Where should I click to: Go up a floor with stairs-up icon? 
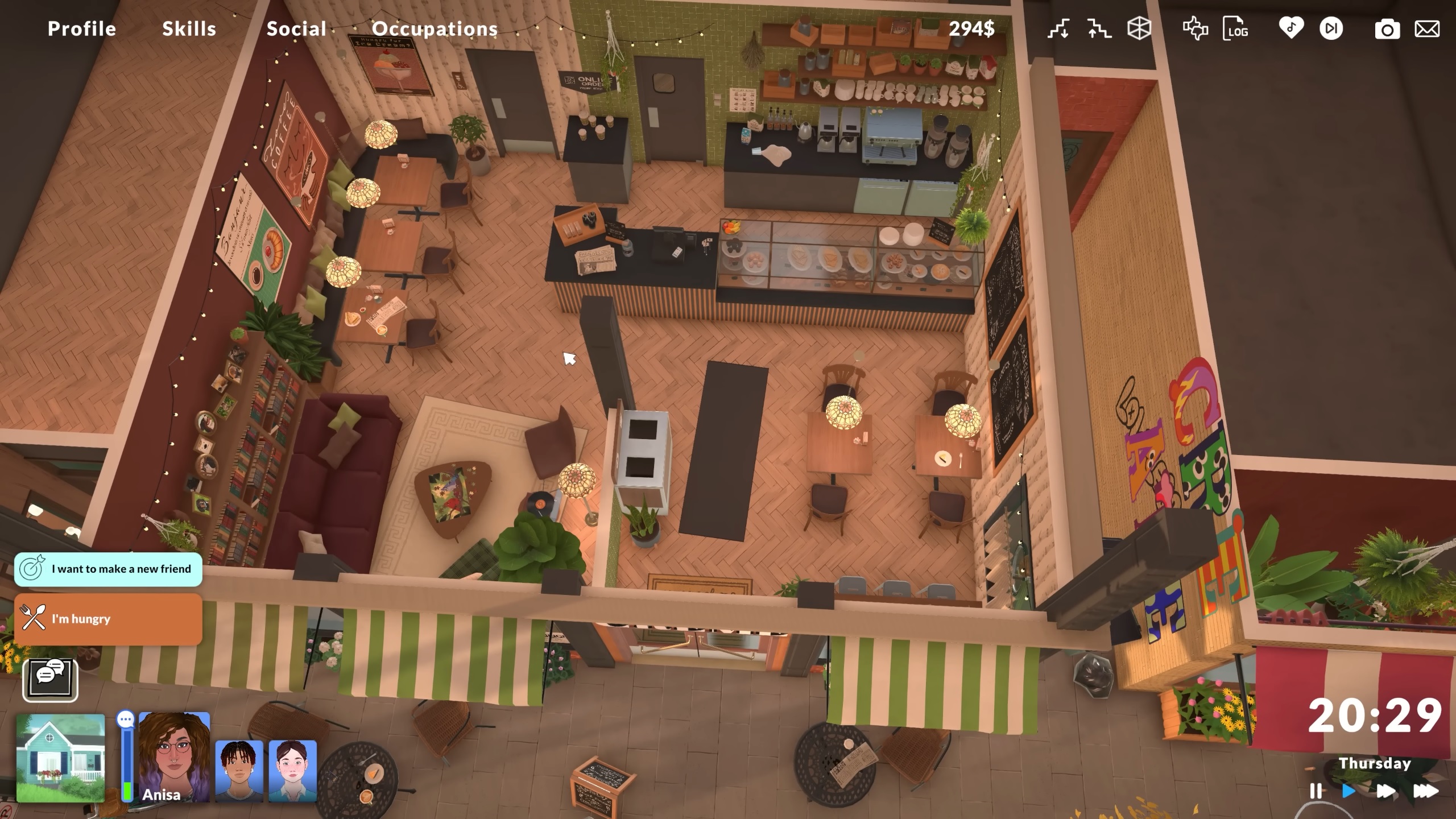1099,29
